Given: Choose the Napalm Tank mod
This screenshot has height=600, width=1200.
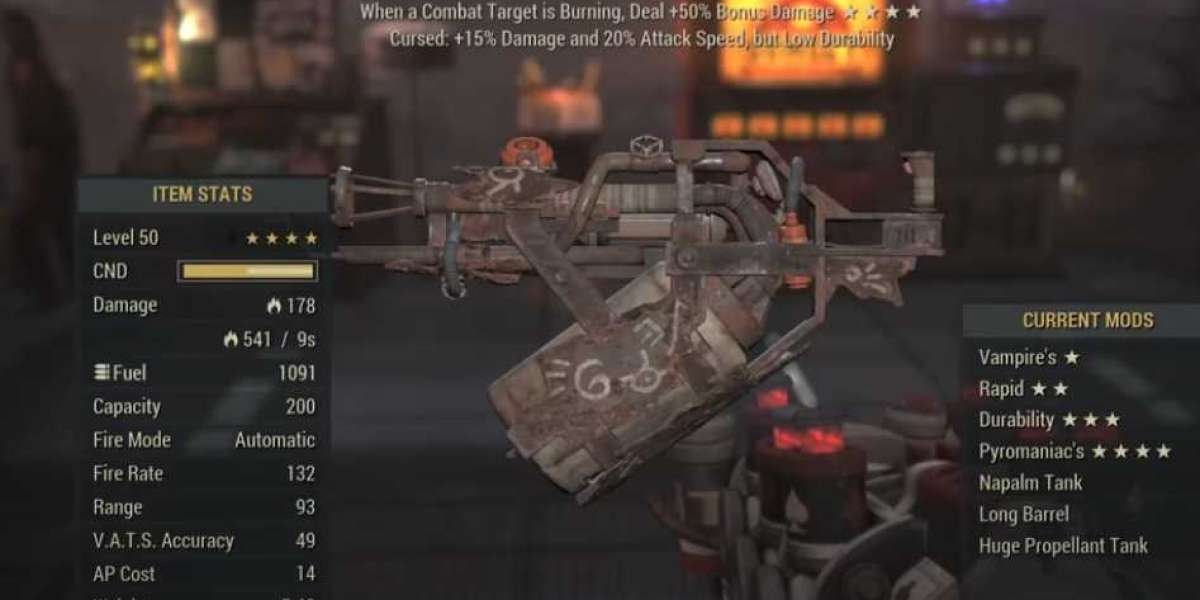Looking at the screenshot, I should pyautogui.click(x=1031, y=483).
